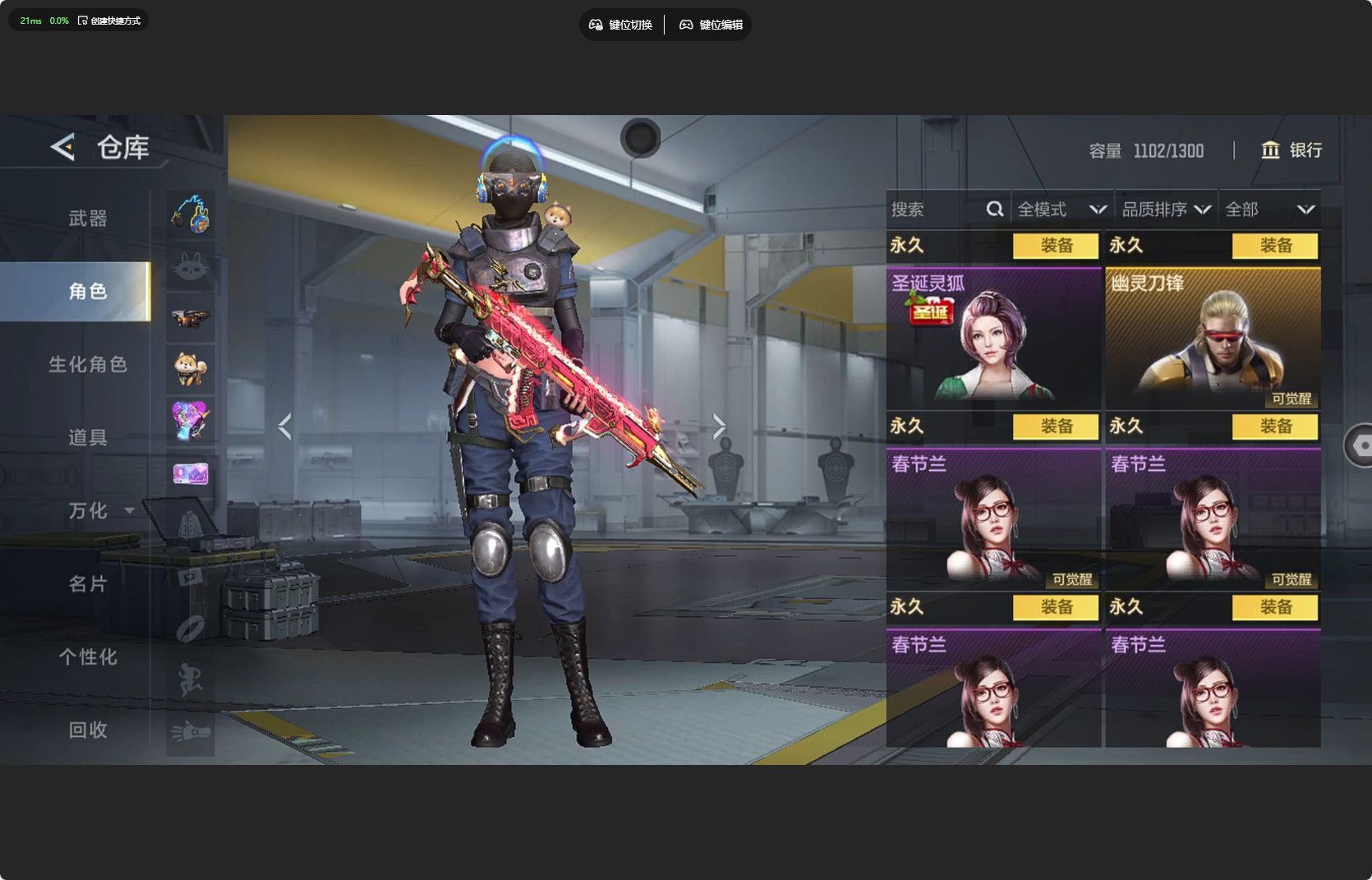Open the 键位编辑 key editor
Image resolution: width=1372 pixels, height=880 pixels.
coord(711,25)
